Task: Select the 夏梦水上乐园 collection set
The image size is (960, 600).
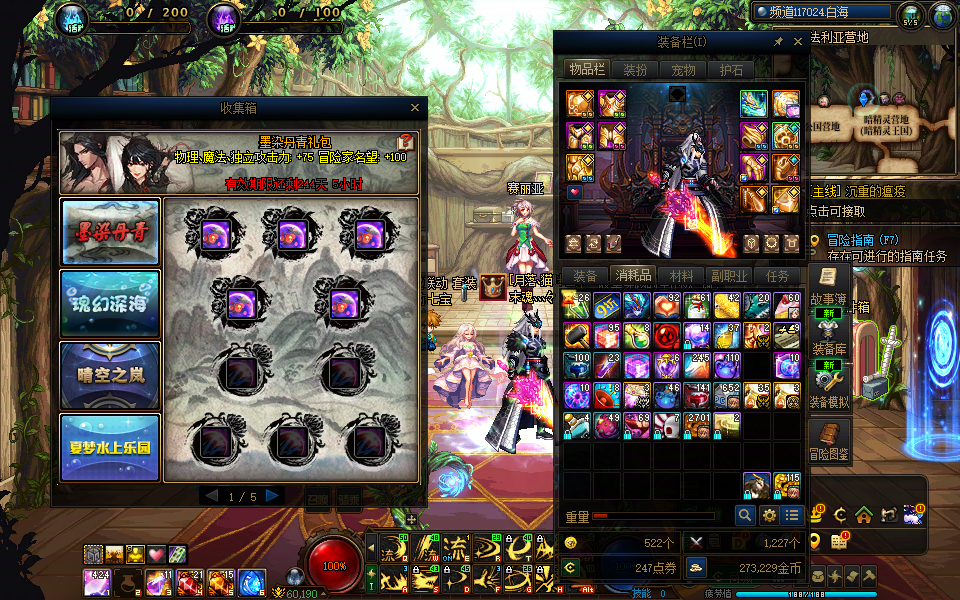Action: (110, 447)
